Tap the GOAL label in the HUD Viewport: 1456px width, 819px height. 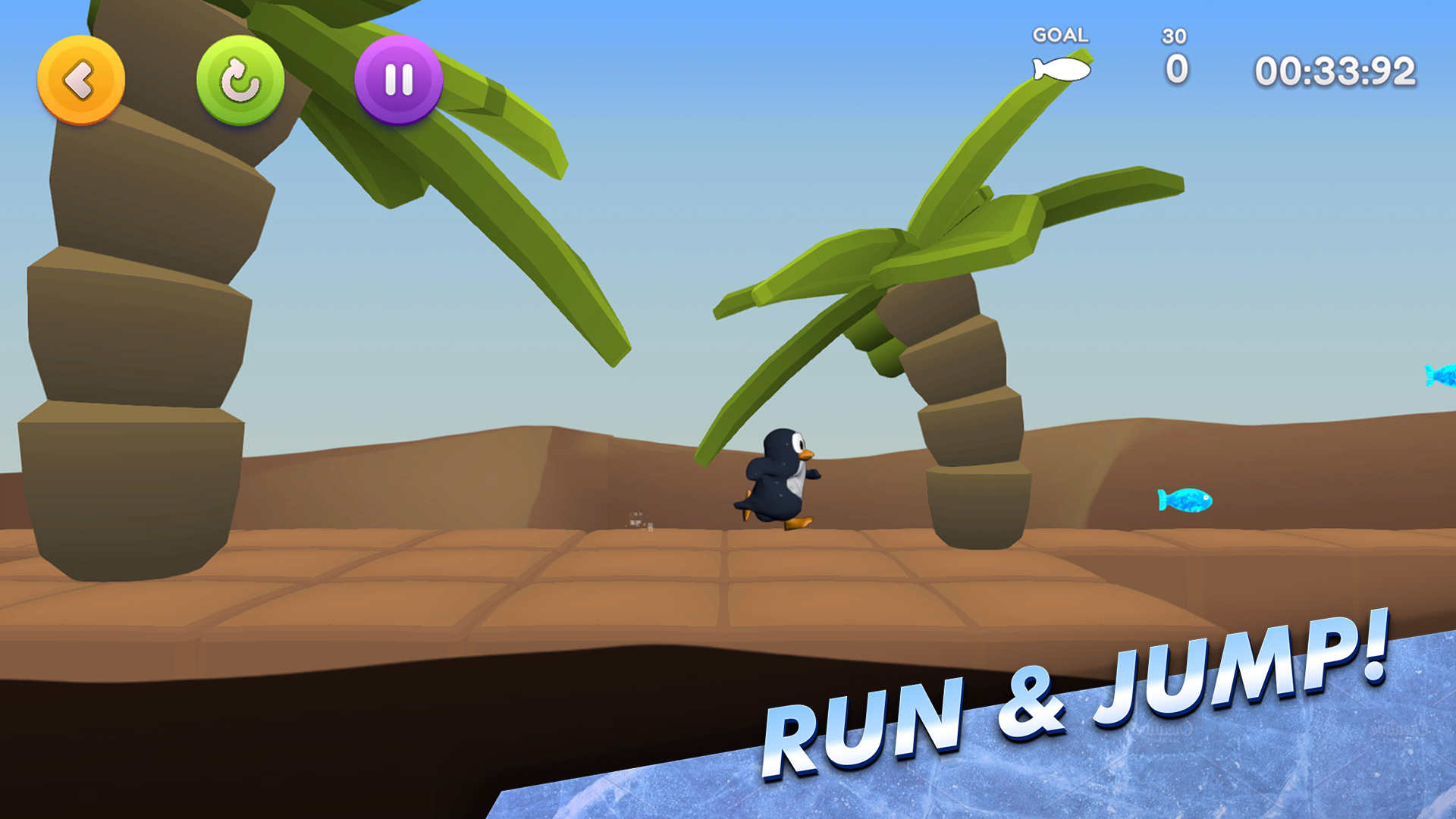tap(1059, 35)
